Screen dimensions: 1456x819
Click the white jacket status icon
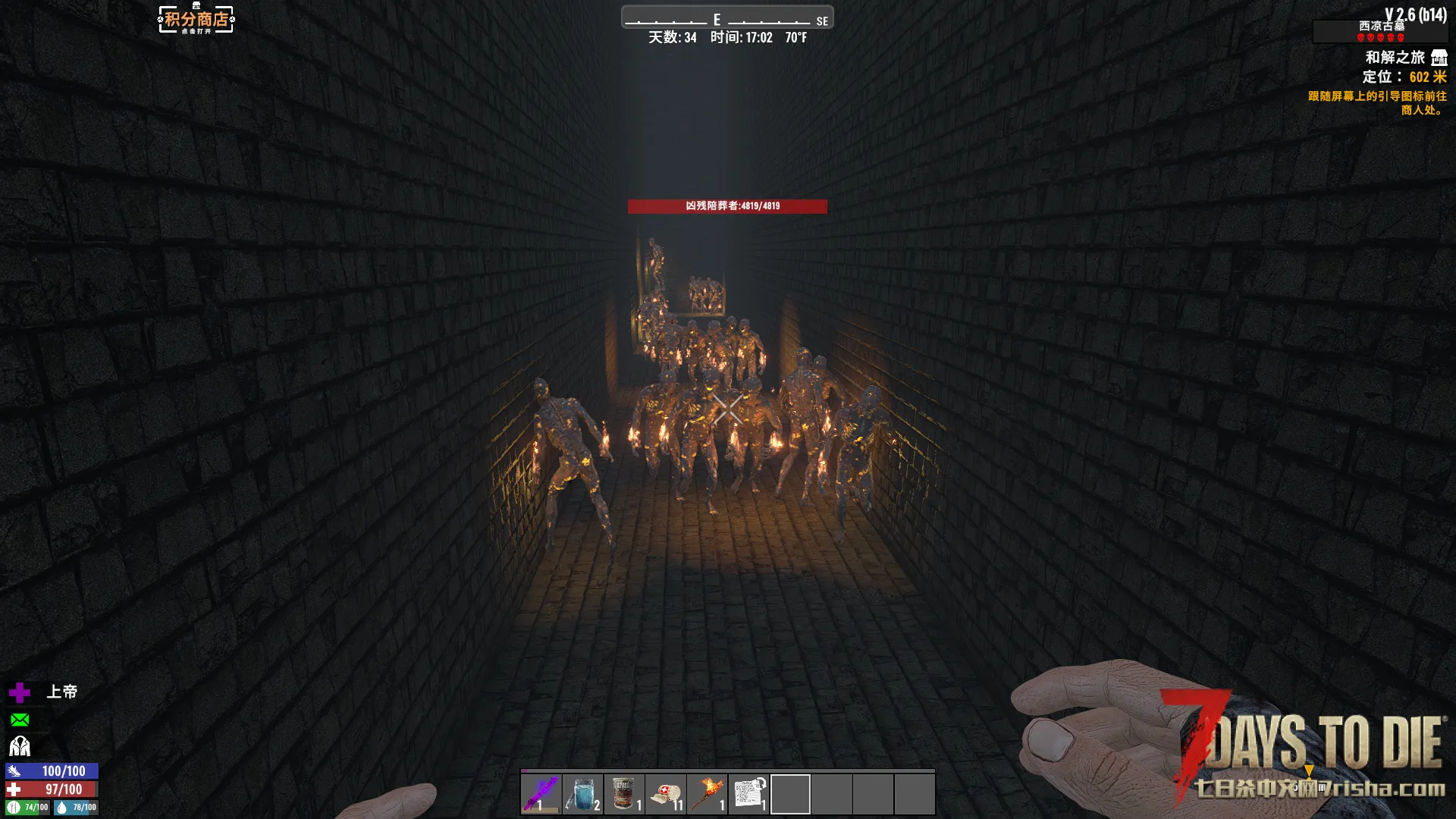pyautogui.click(x=20, y=747)
